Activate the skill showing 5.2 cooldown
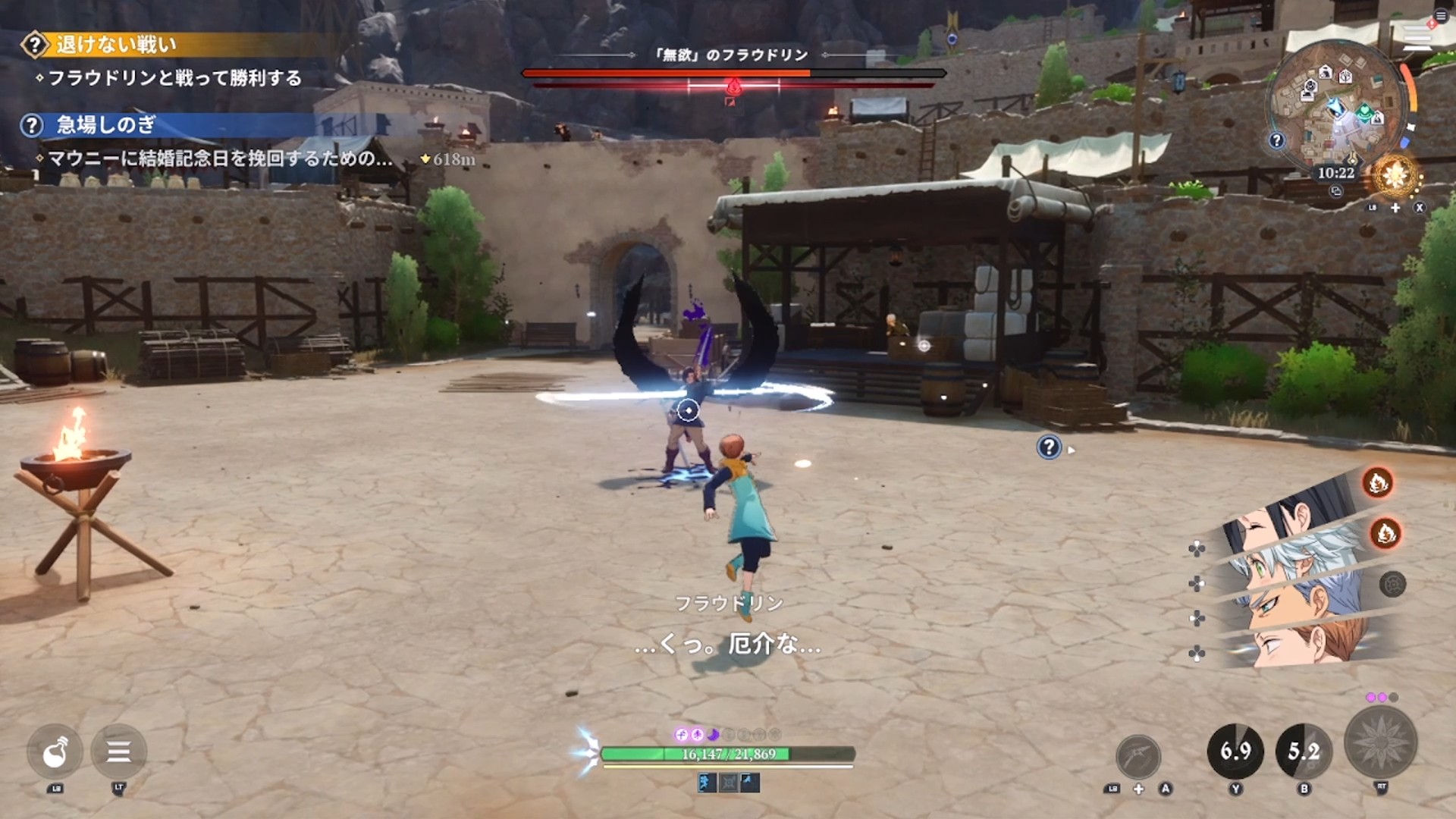The height and width of the screenshot is (819, 1456). [x=1304, y=752]
